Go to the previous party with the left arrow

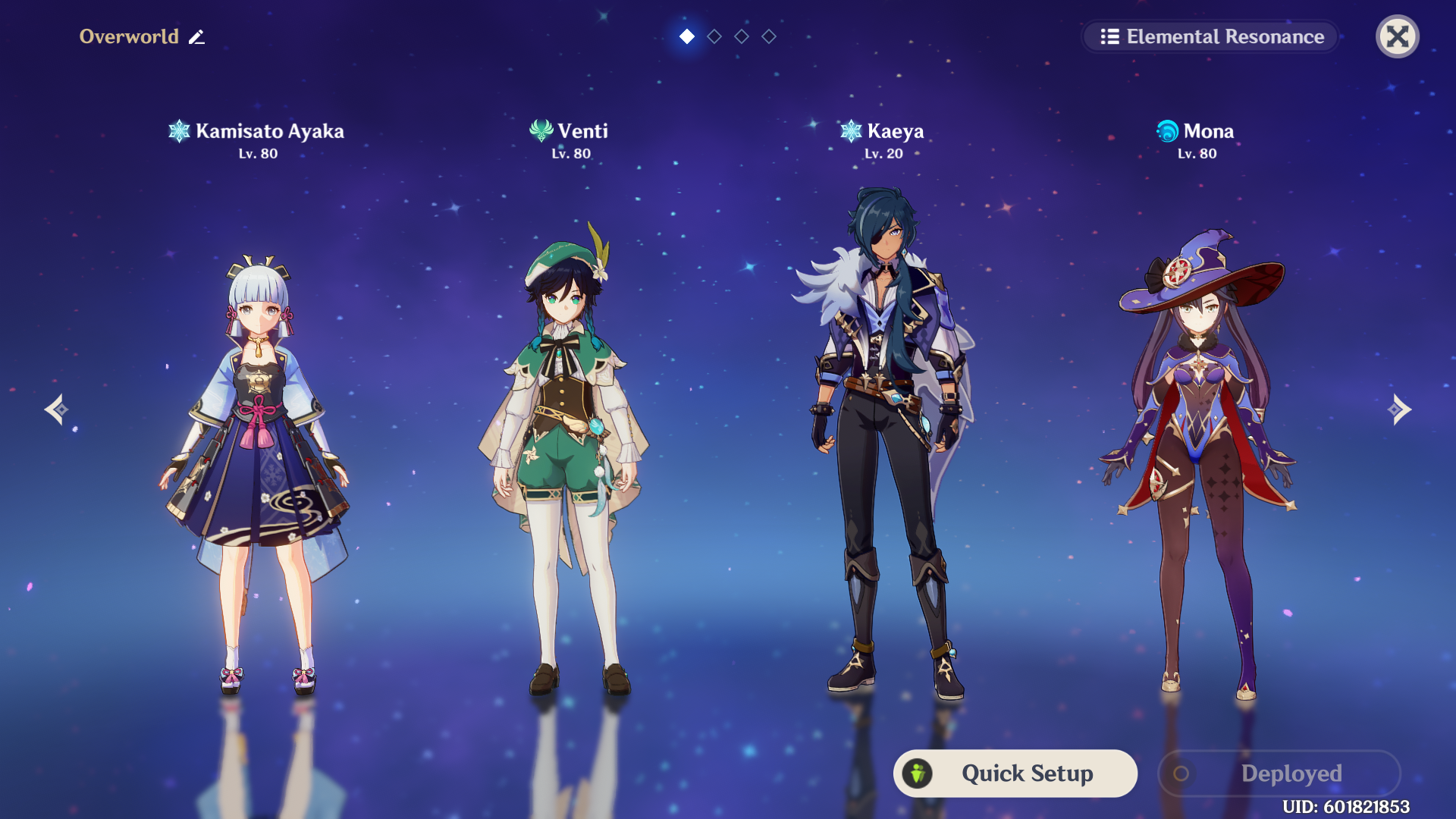coord(56,409)
